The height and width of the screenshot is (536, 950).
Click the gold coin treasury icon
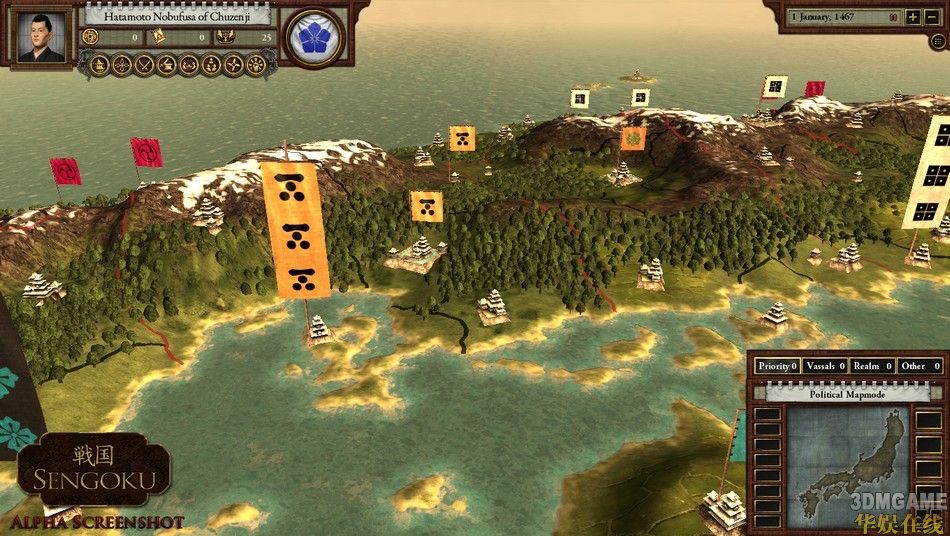click(91, 37)
